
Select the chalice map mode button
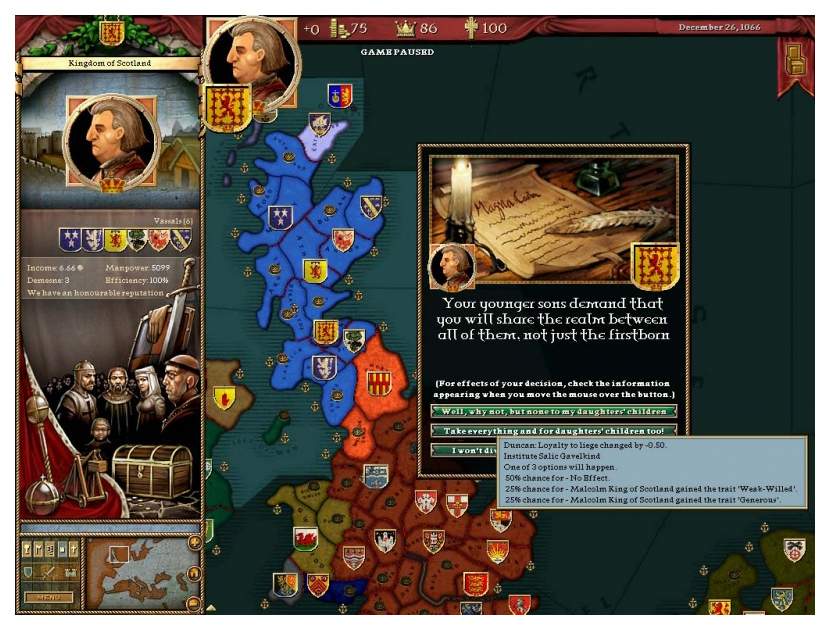tap(27, 550)
